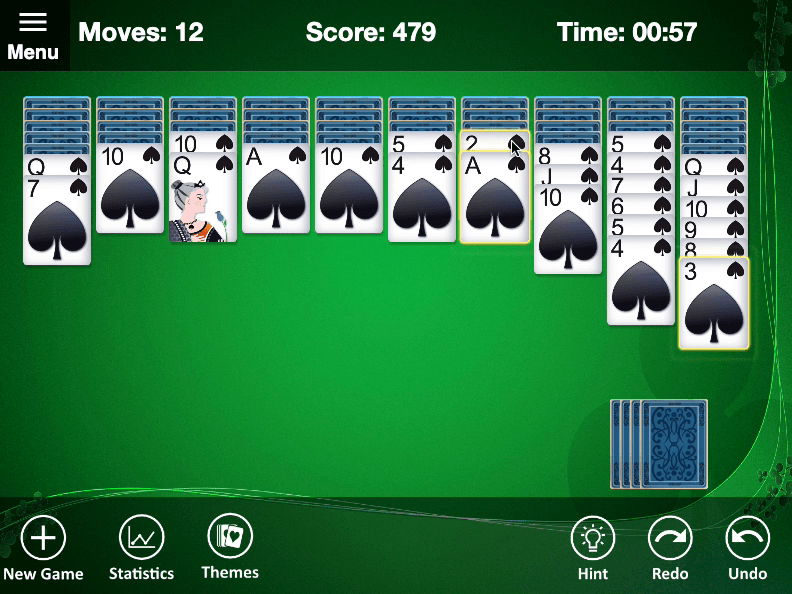792x594 pixels.
Task: Select the Jack of spades above the bottom 10
Action: point(568,176)
